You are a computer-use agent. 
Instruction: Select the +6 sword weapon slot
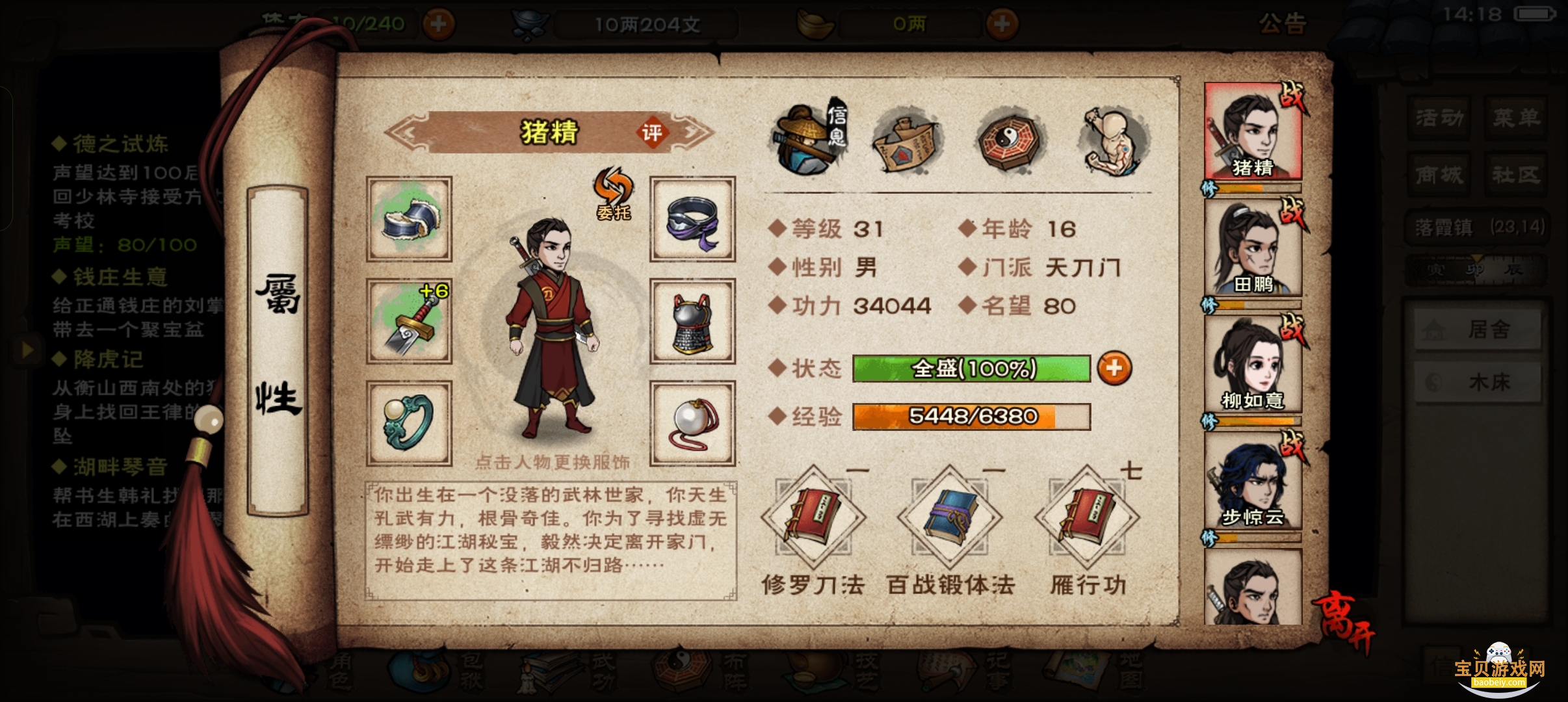tap(409, 321)
